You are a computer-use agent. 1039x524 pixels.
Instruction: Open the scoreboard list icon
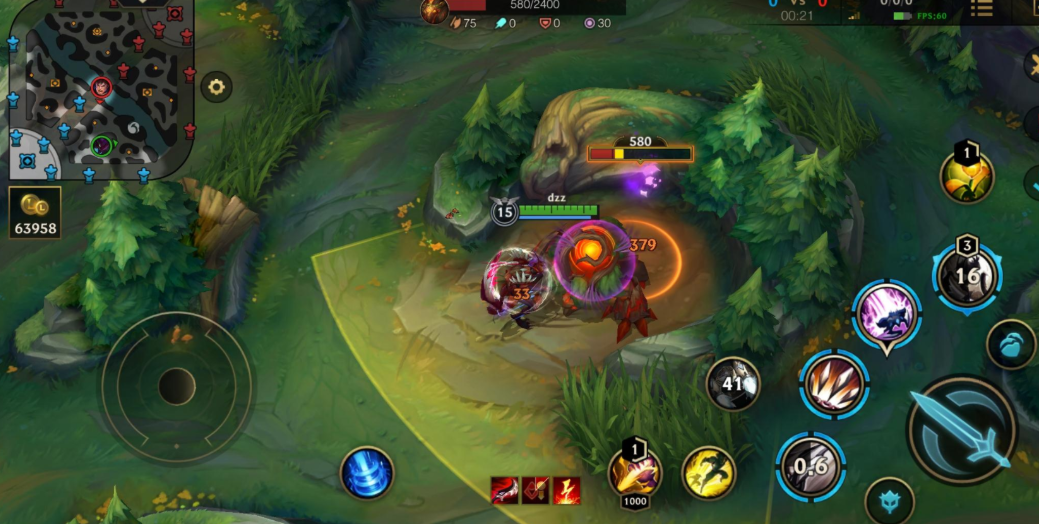(981, 10)
